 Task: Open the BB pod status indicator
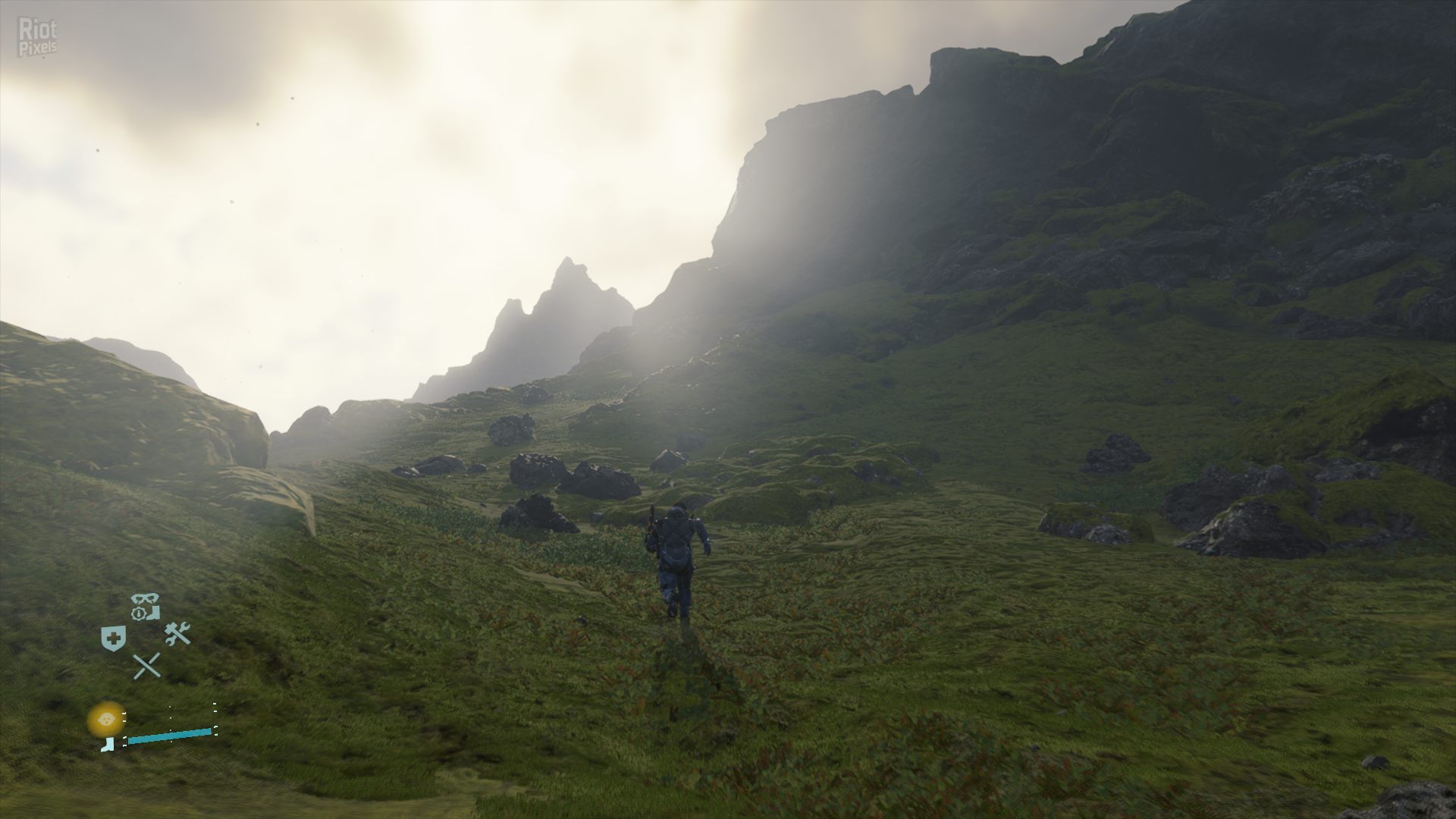[x=106, y=719]
